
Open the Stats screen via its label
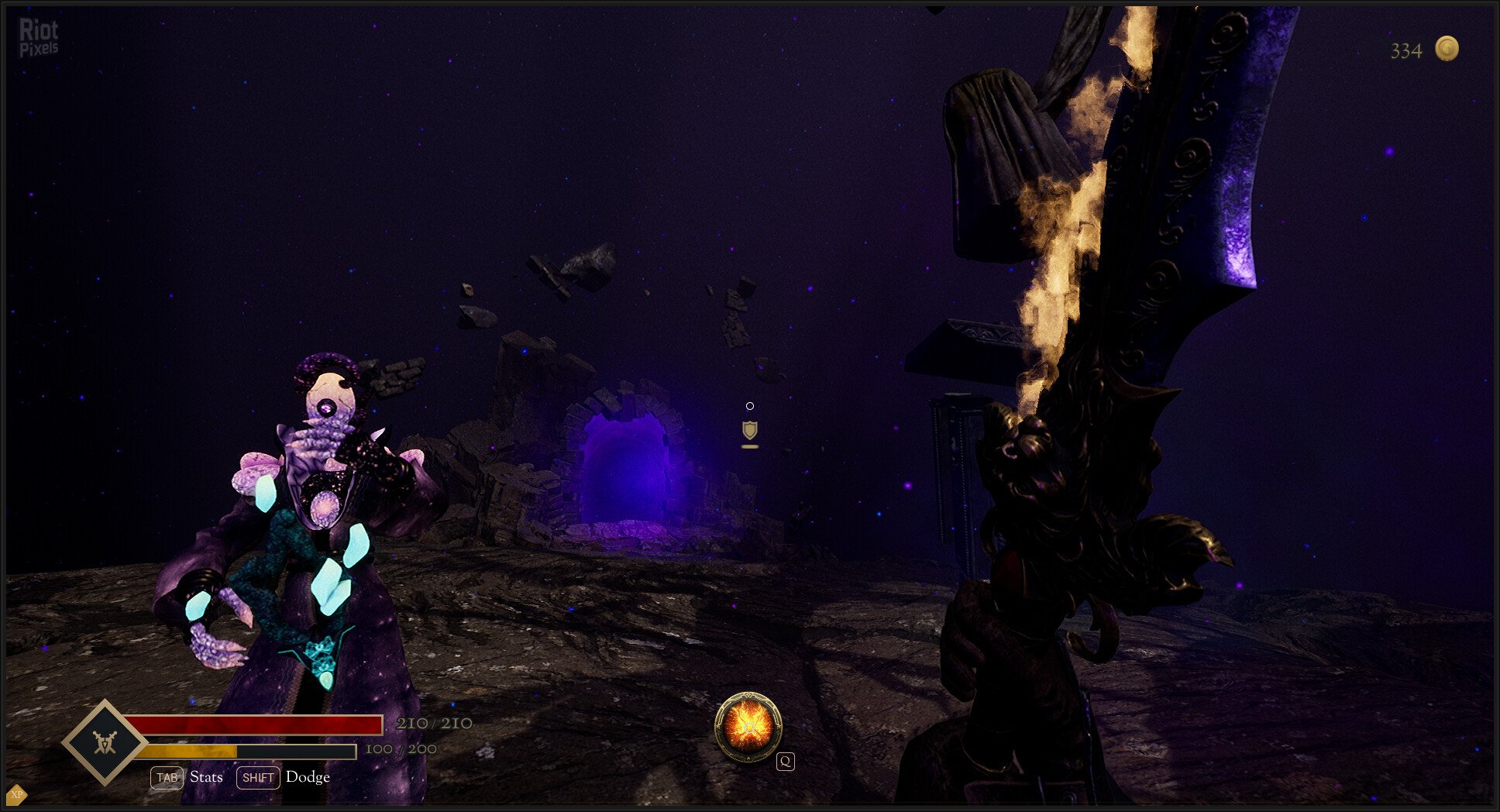coord(205,777)
